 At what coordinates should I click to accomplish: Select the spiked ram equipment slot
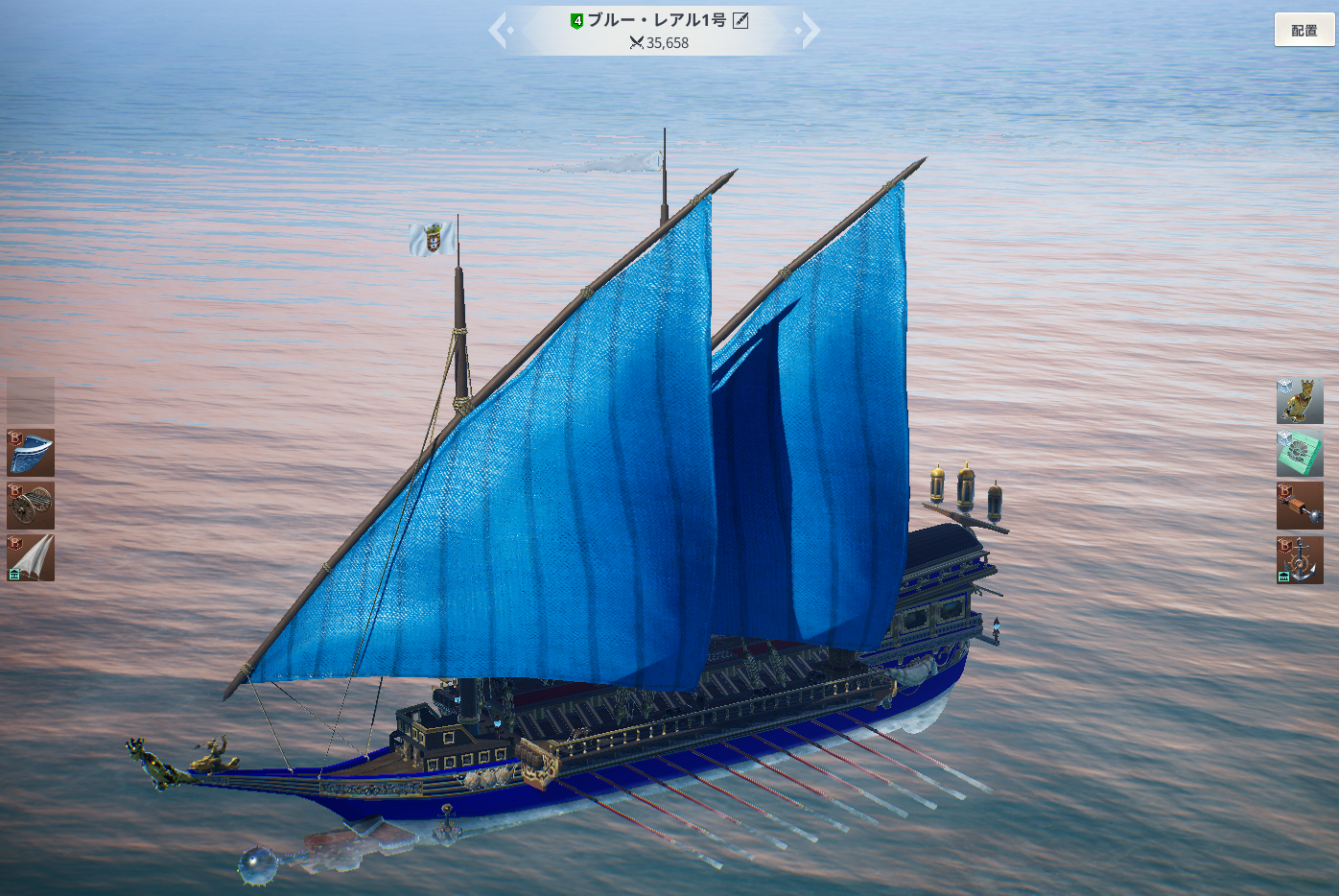click(x=1300, y=506)
